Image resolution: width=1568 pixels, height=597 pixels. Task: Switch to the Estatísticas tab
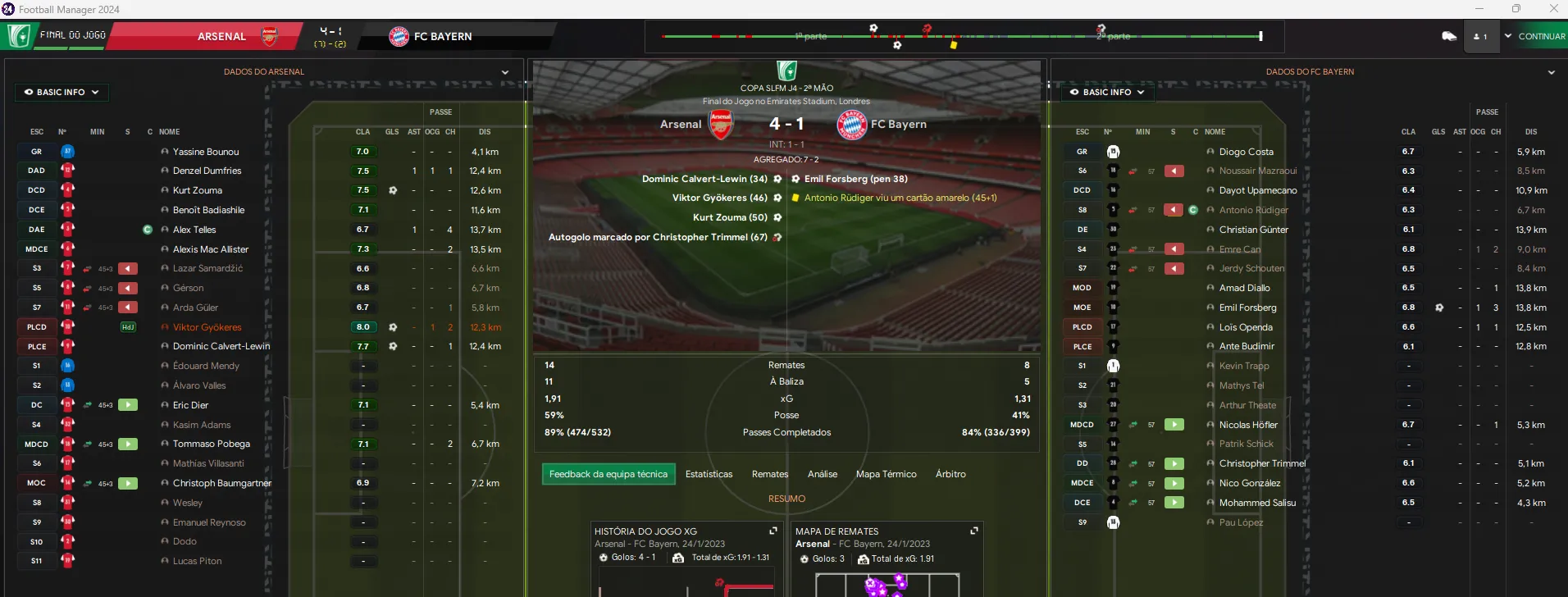pyautogui.click(x=709, y=474)
